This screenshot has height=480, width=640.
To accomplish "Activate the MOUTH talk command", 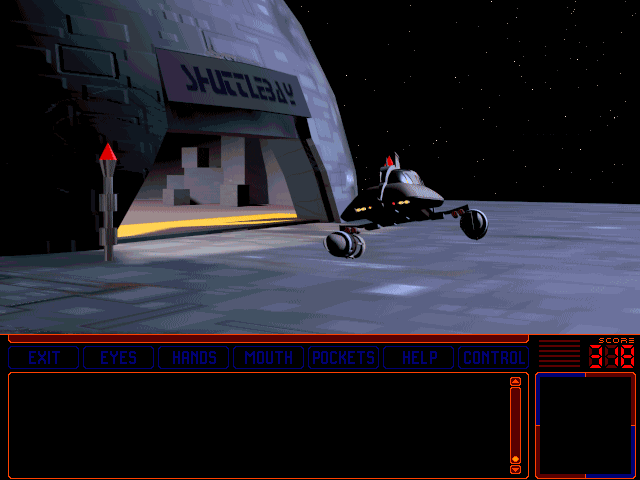I will (x=269, y=358).
